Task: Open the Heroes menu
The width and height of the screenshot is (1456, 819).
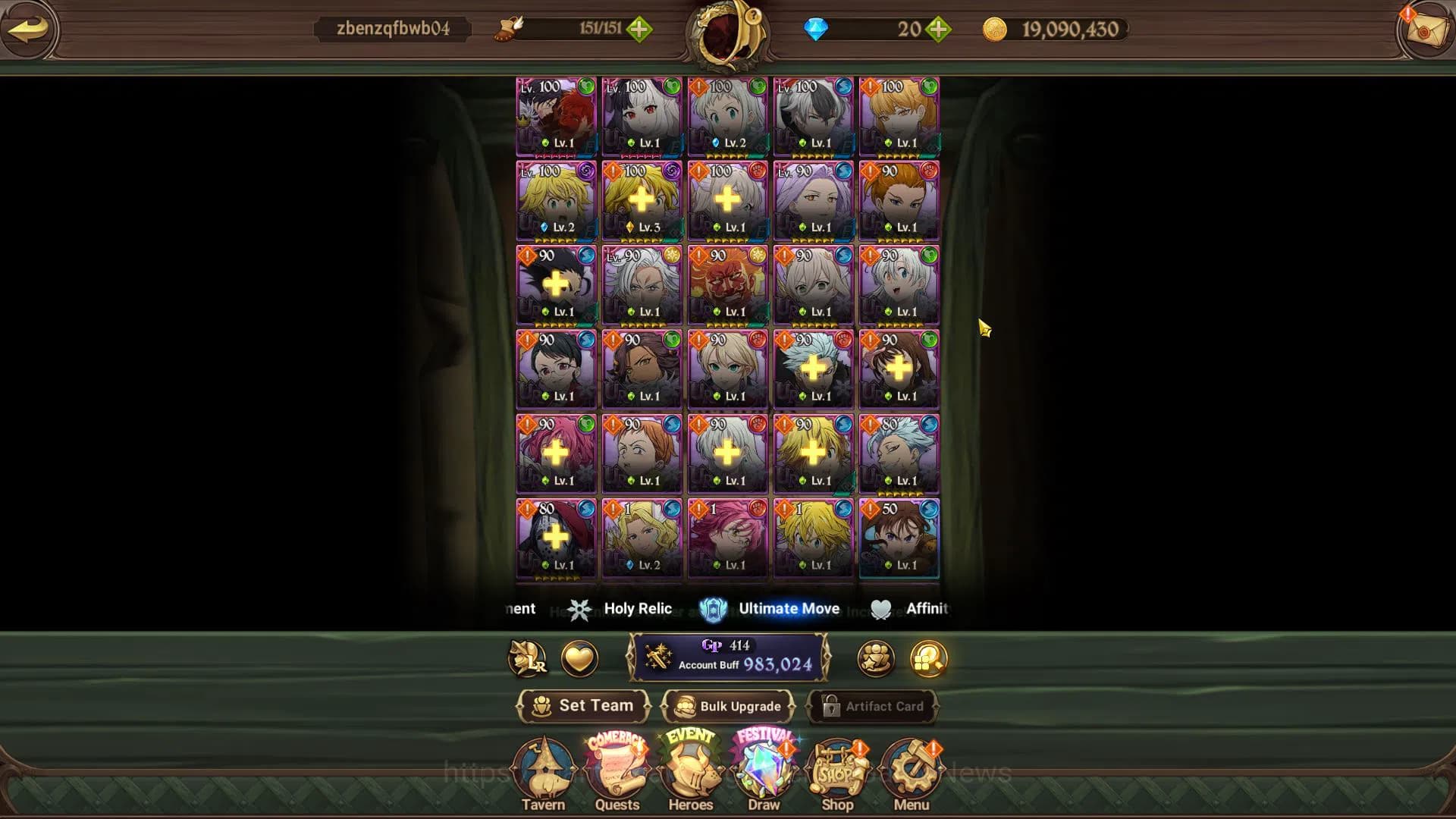Action: (x=690, y=773)
